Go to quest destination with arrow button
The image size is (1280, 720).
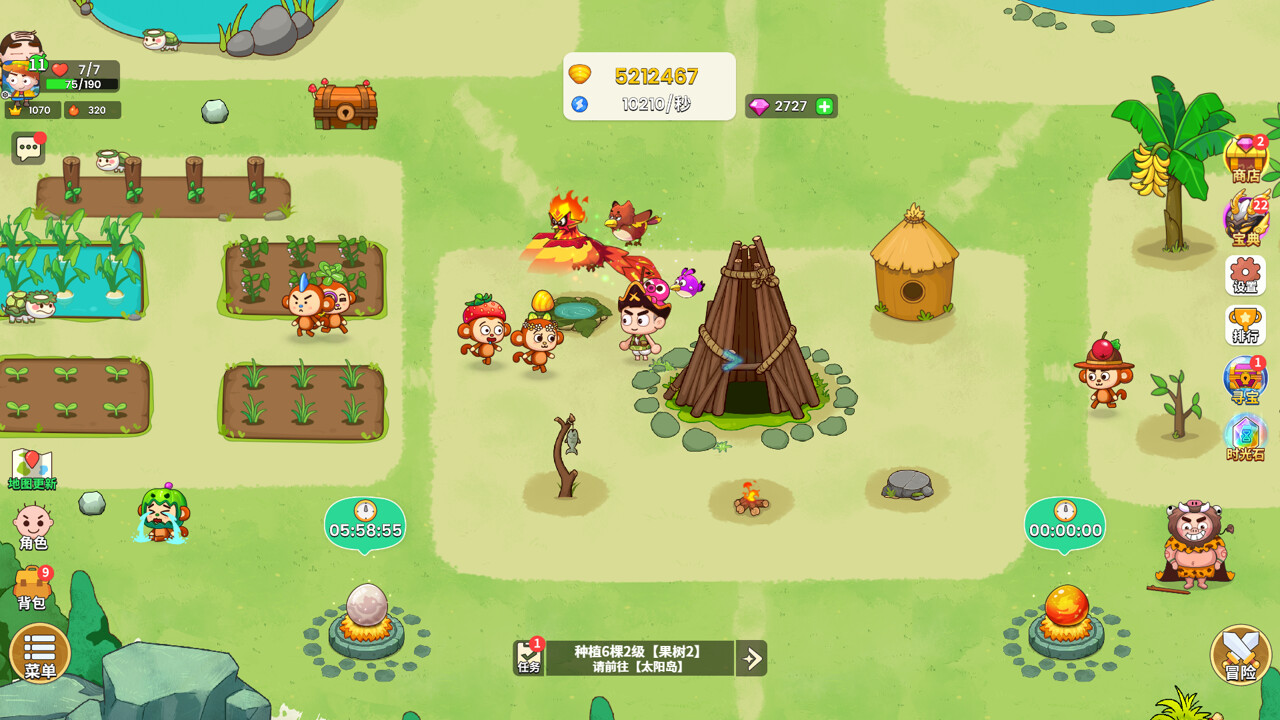(751, 658)
